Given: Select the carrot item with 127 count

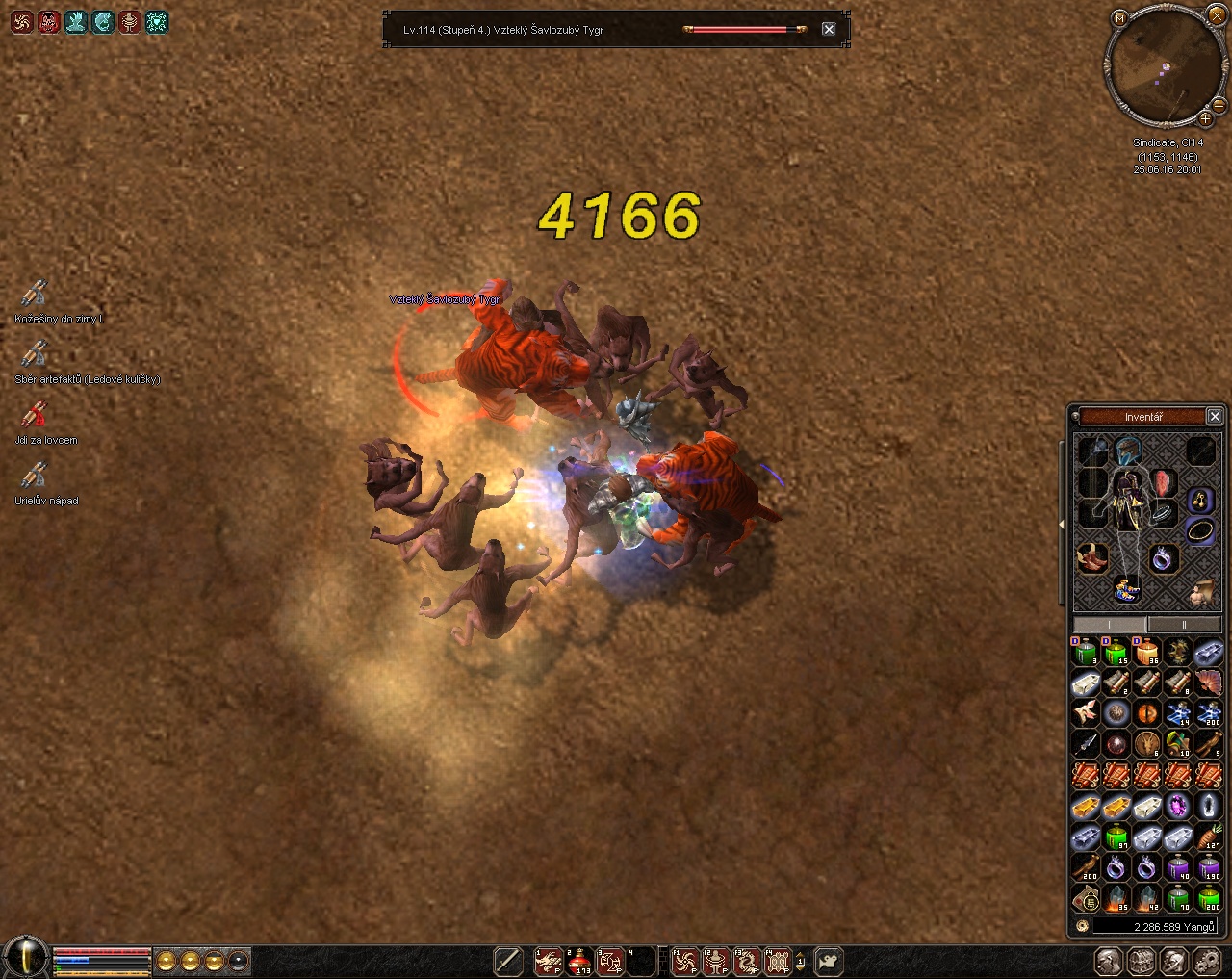Looking at the screenshot, I should click(1209, 837).
